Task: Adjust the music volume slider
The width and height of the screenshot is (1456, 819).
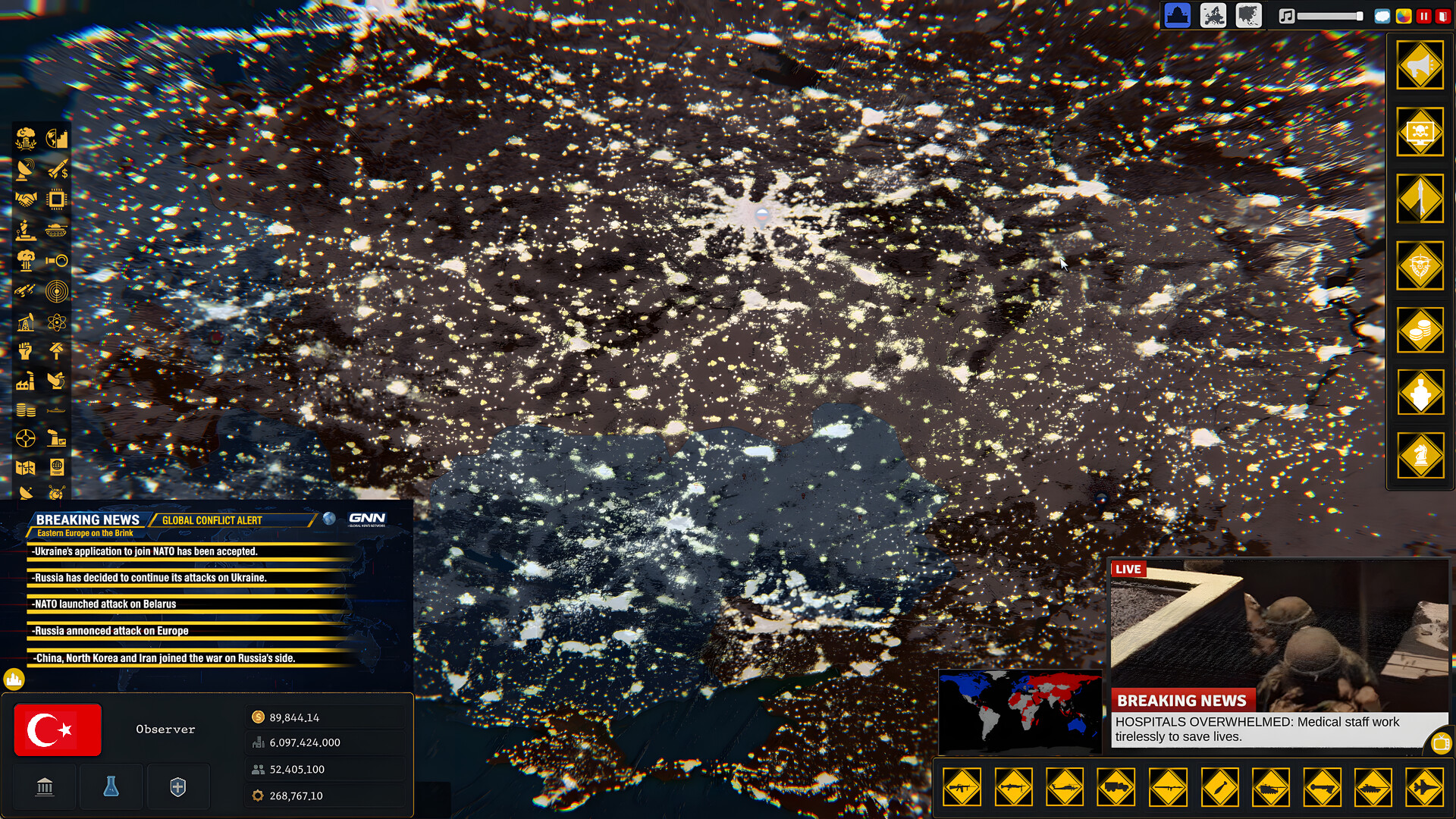Action: tap(1327, 15)
